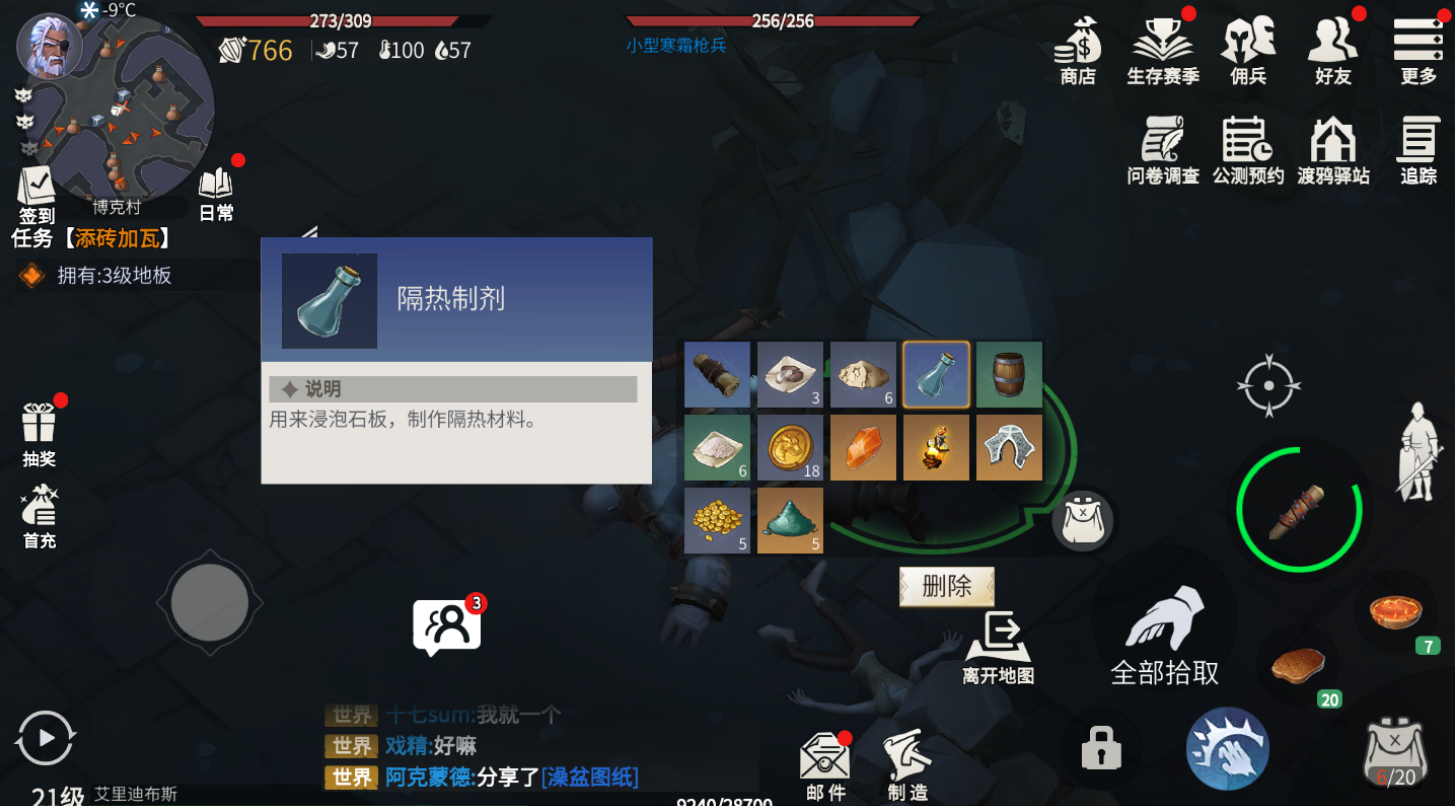Open the 签到 daily sign-in calendar
The width and height of the screenshot is (1455, 806).
[x=38, y=190]
